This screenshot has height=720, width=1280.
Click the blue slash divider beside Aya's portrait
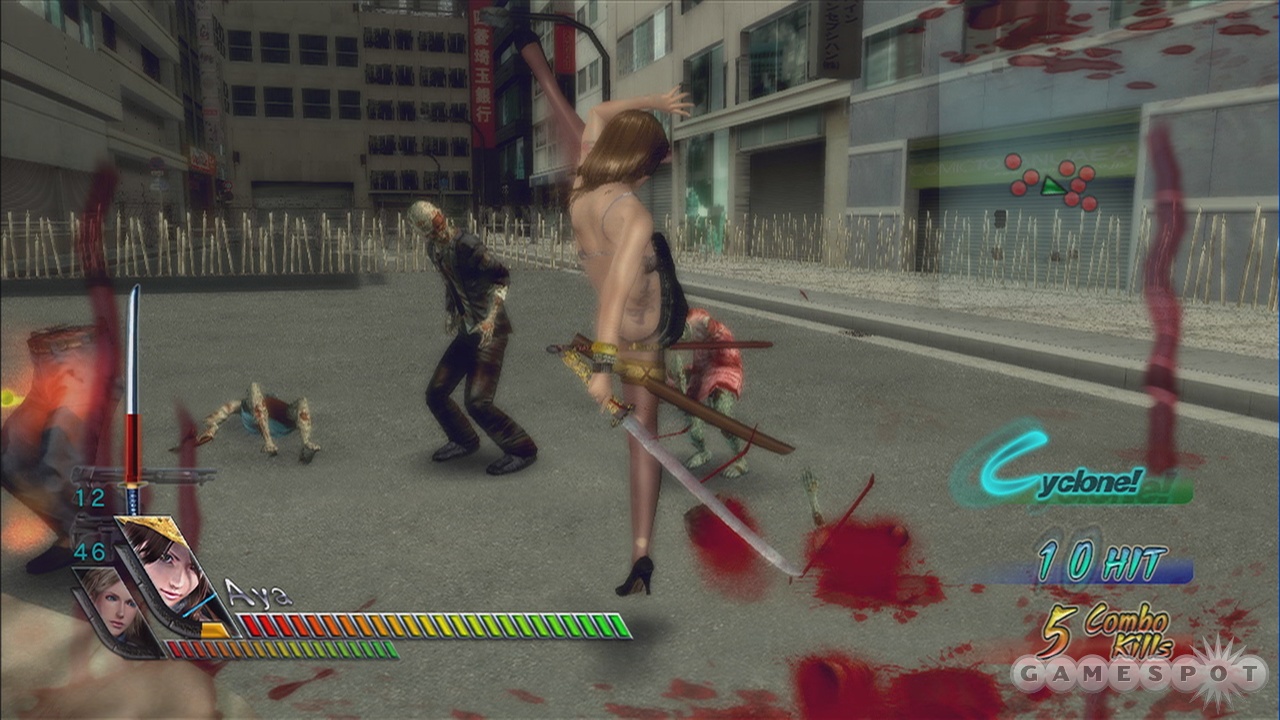click(197, 603)
